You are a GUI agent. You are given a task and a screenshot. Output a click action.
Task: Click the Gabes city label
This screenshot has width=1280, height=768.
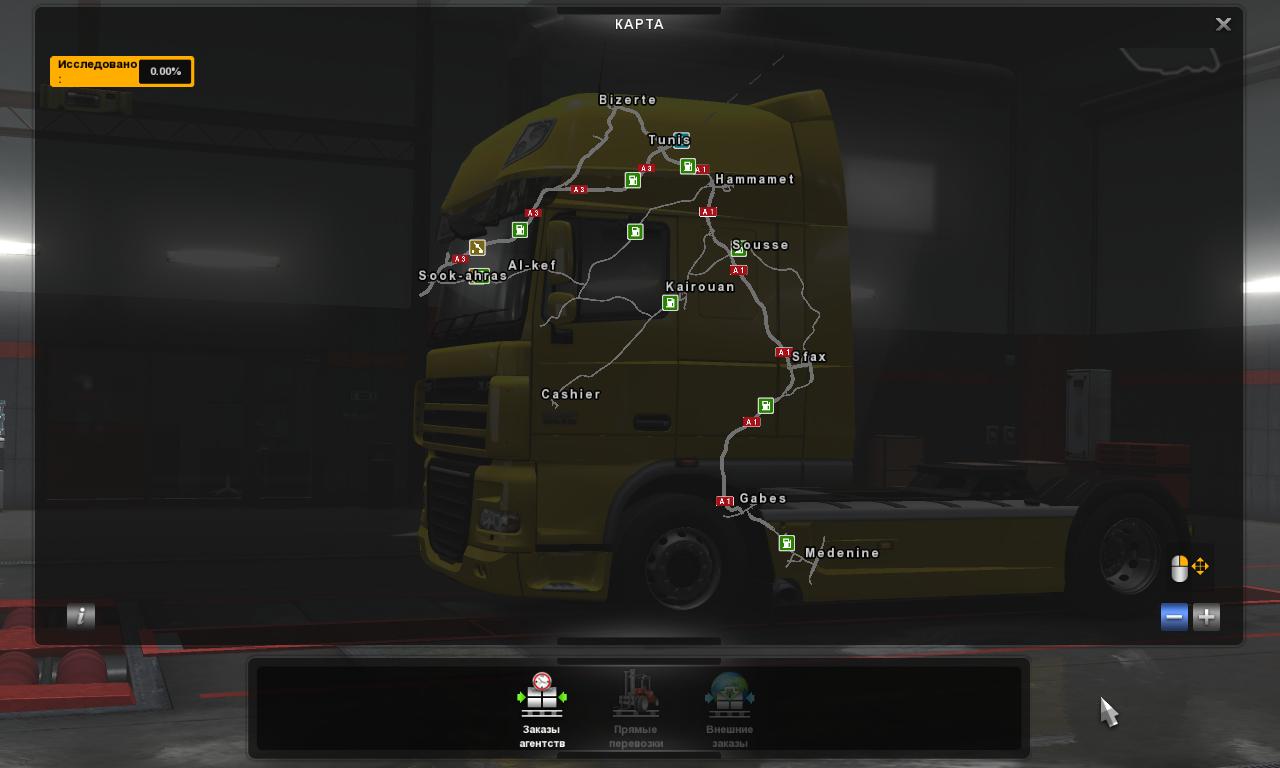(763, 499)
